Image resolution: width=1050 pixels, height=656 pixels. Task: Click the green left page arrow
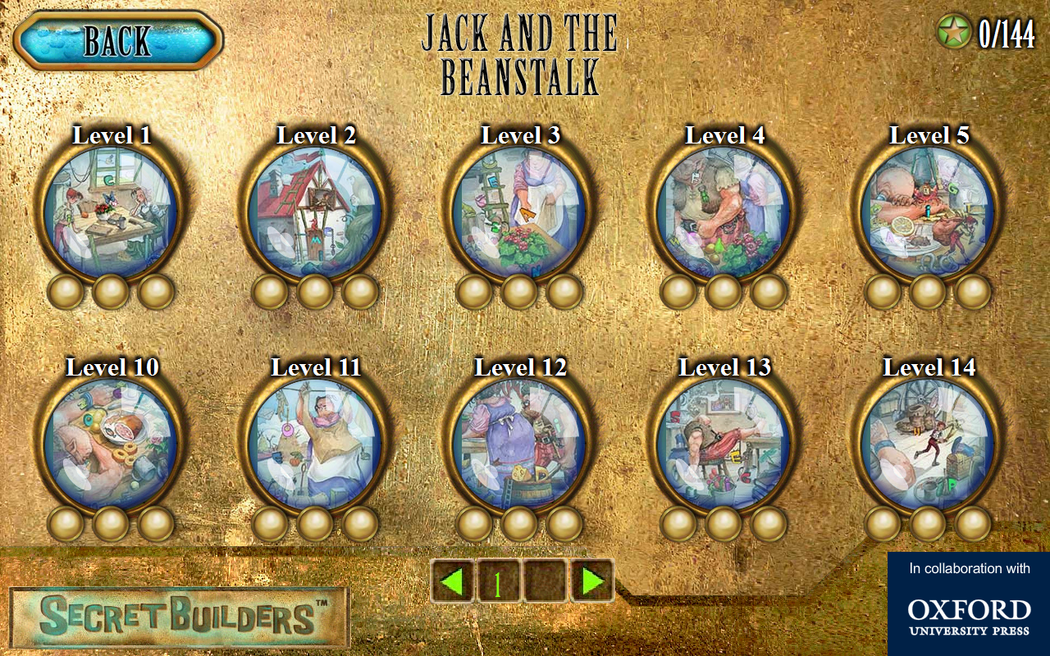point(453,581)
